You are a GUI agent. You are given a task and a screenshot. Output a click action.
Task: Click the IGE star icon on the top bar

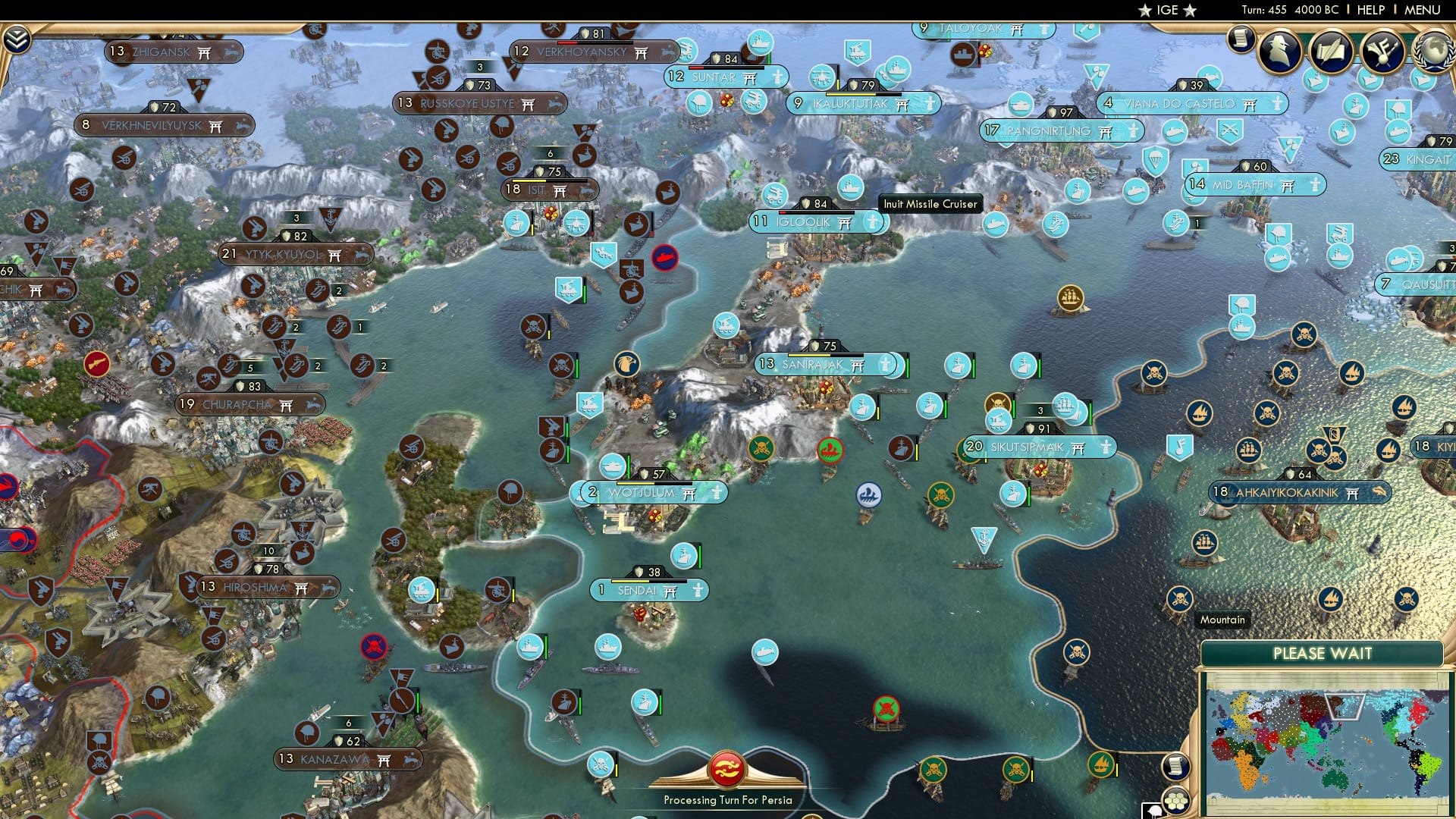(x=1147, y=11)
